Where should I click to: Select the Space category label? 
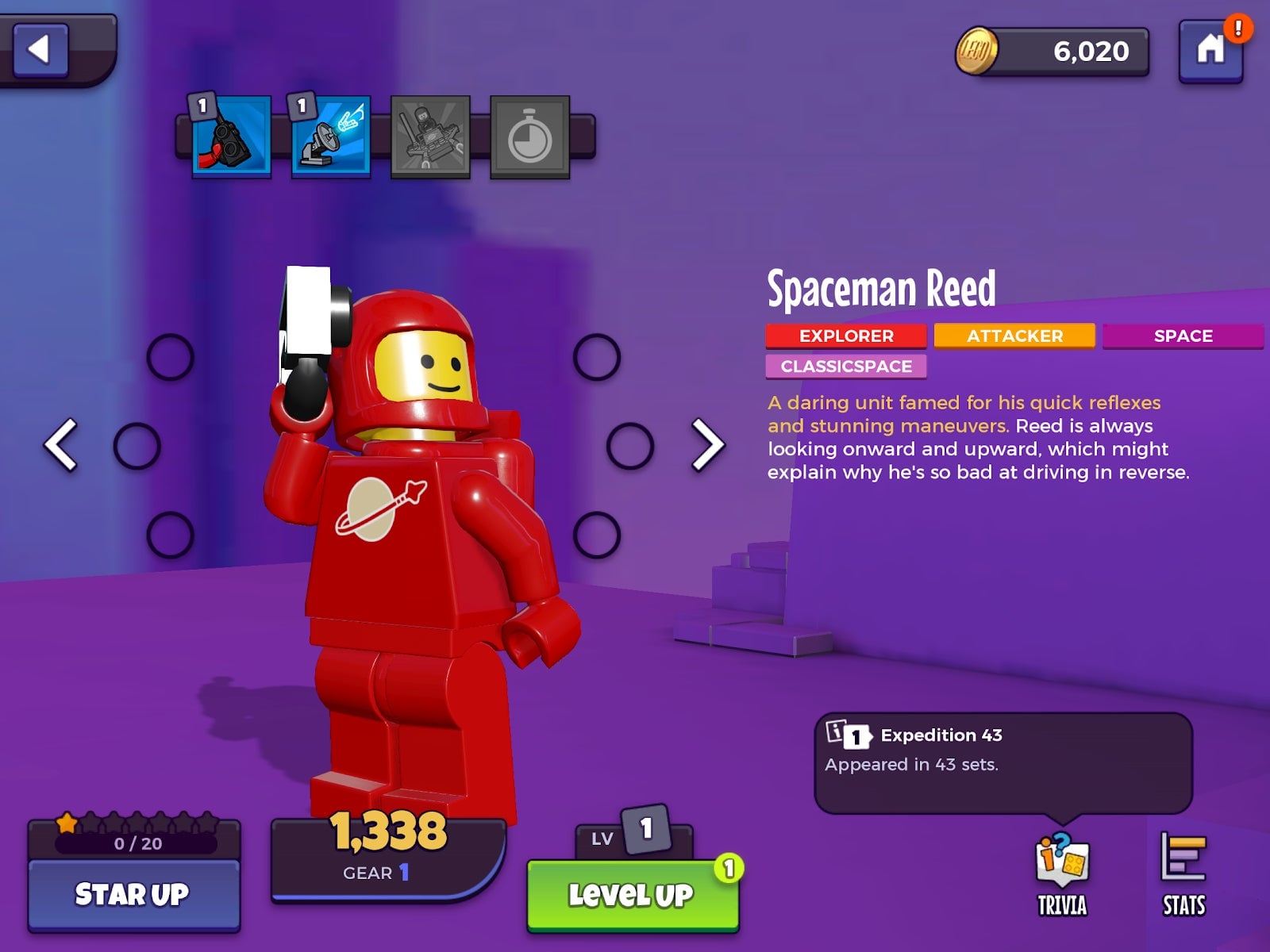[x=1183, y=335]
